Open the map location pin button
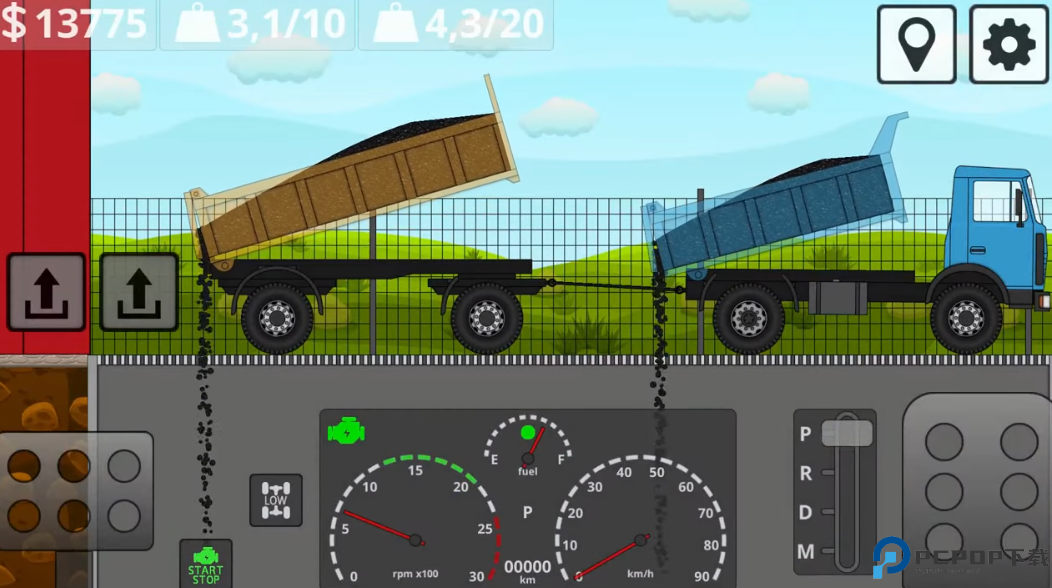Screen dimensions: 1052x588 coord(916,44)
